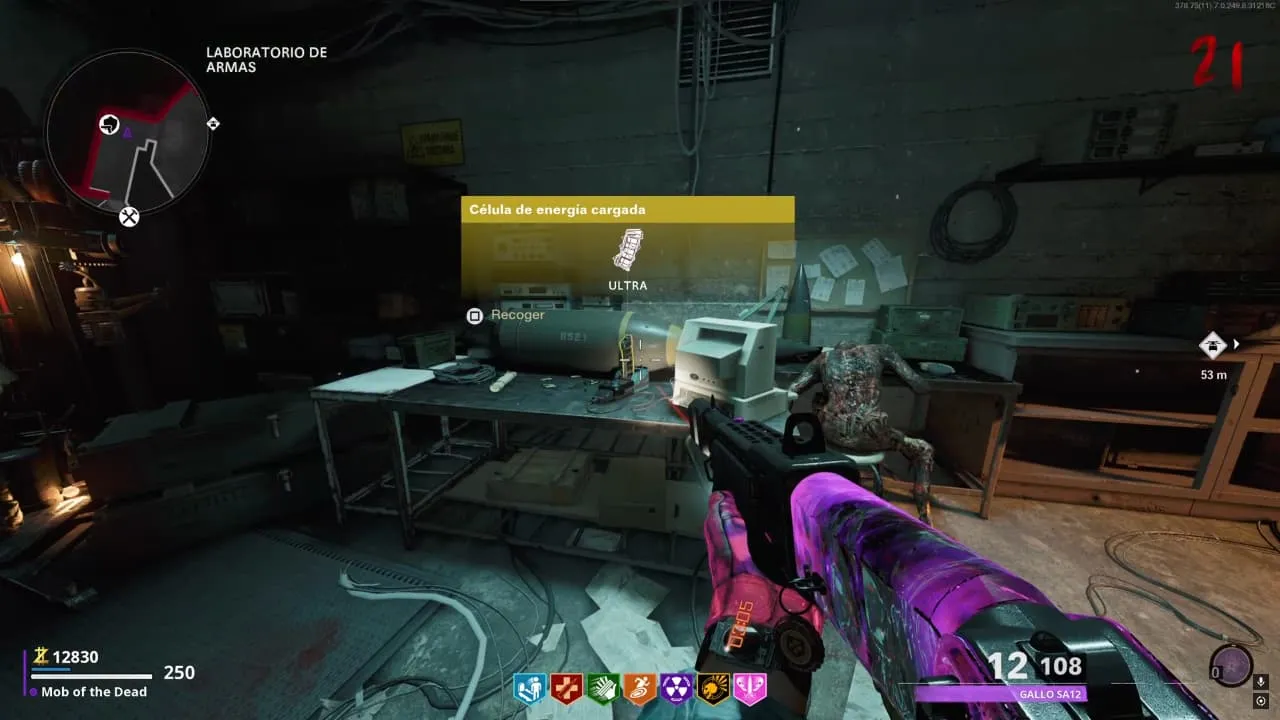The image size is (1280, 720).
Task: Toggle the microphone icon
Action: pos(1261,682)
